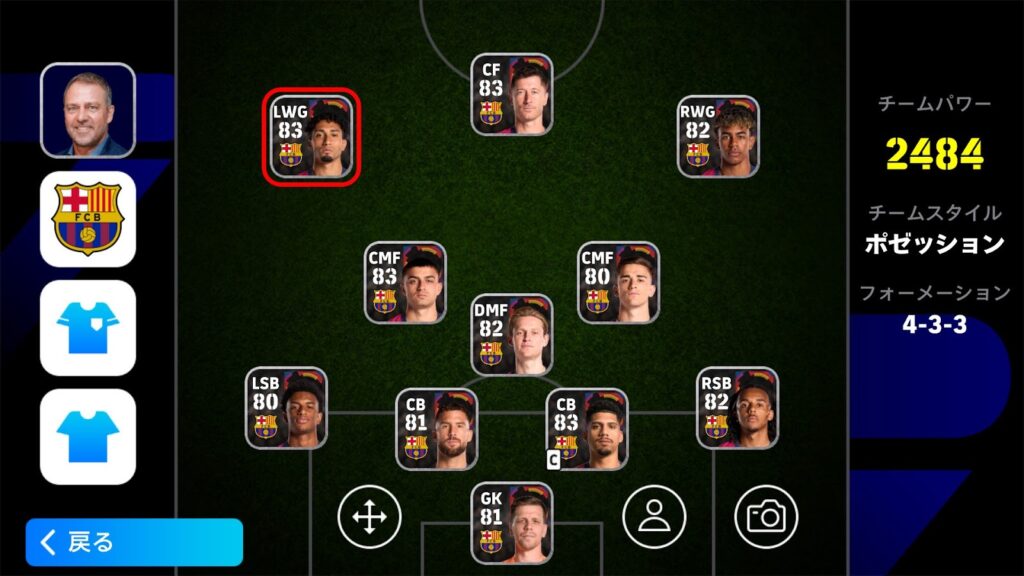Go back with the 戻る button

[134, 542]
